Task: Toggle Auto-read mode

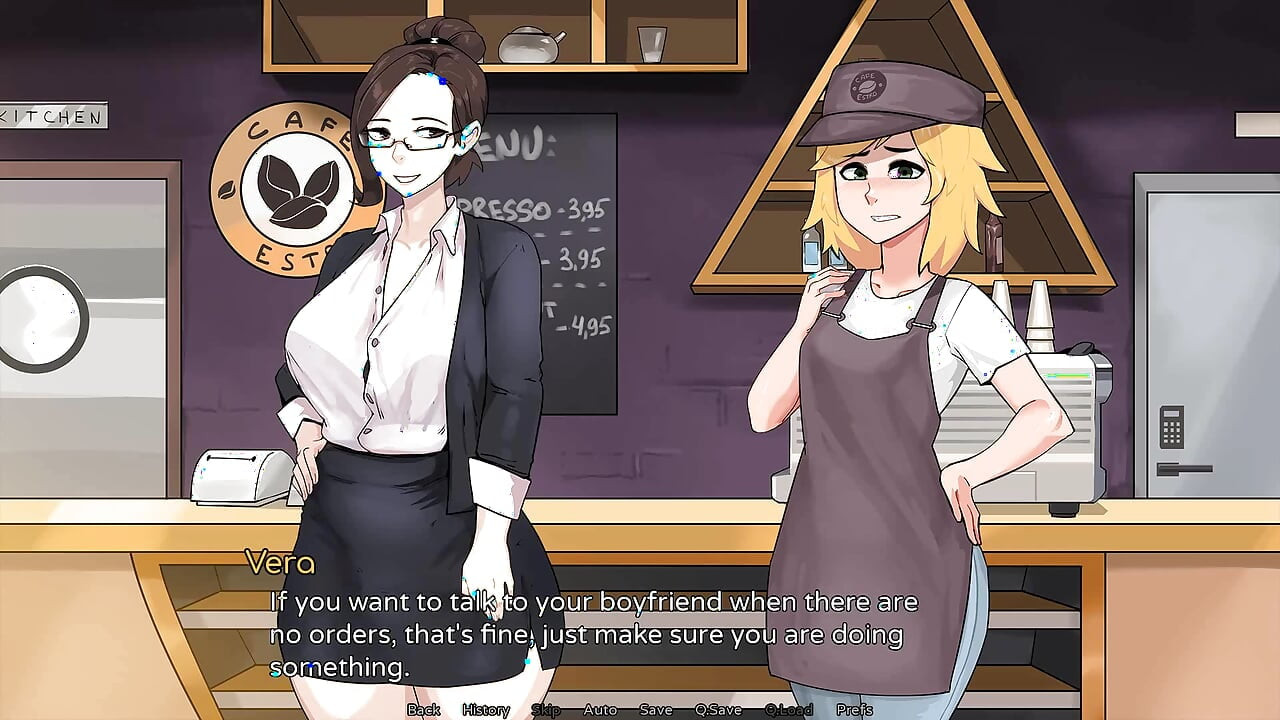Action: (x=600, y=710)
